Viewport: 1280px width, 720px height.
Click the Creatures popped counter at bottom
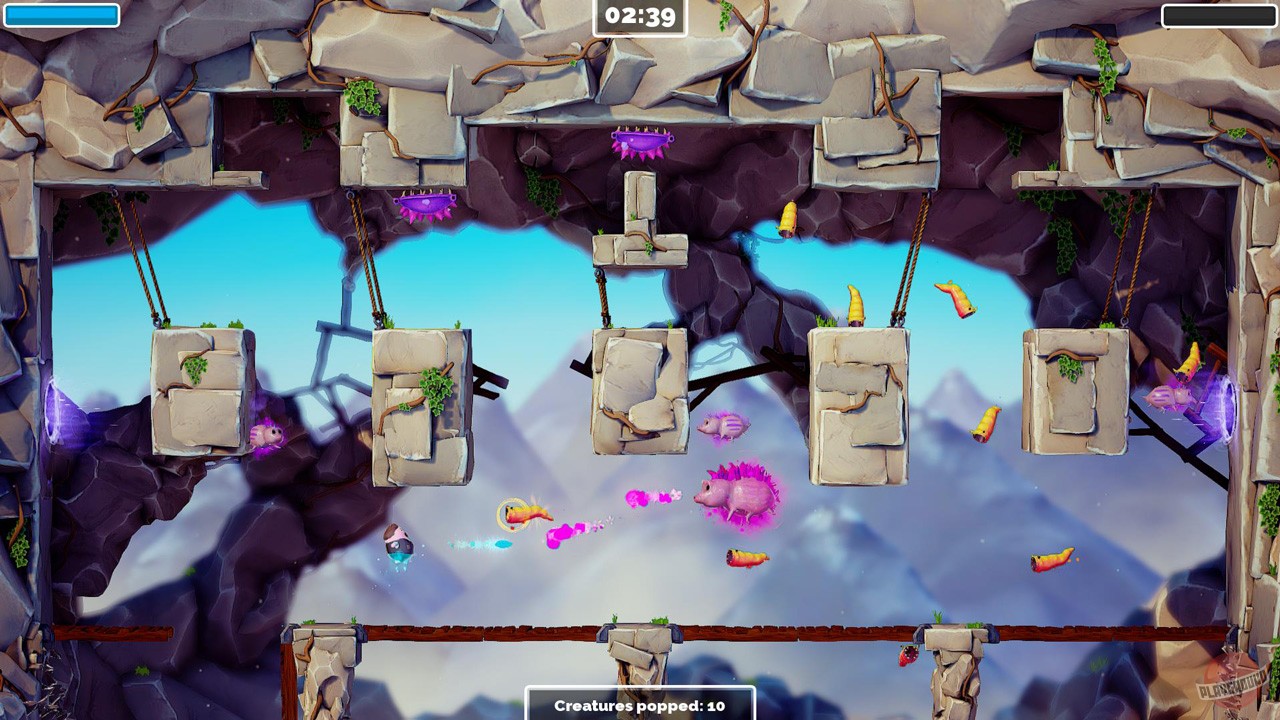(x=639, y=704)
